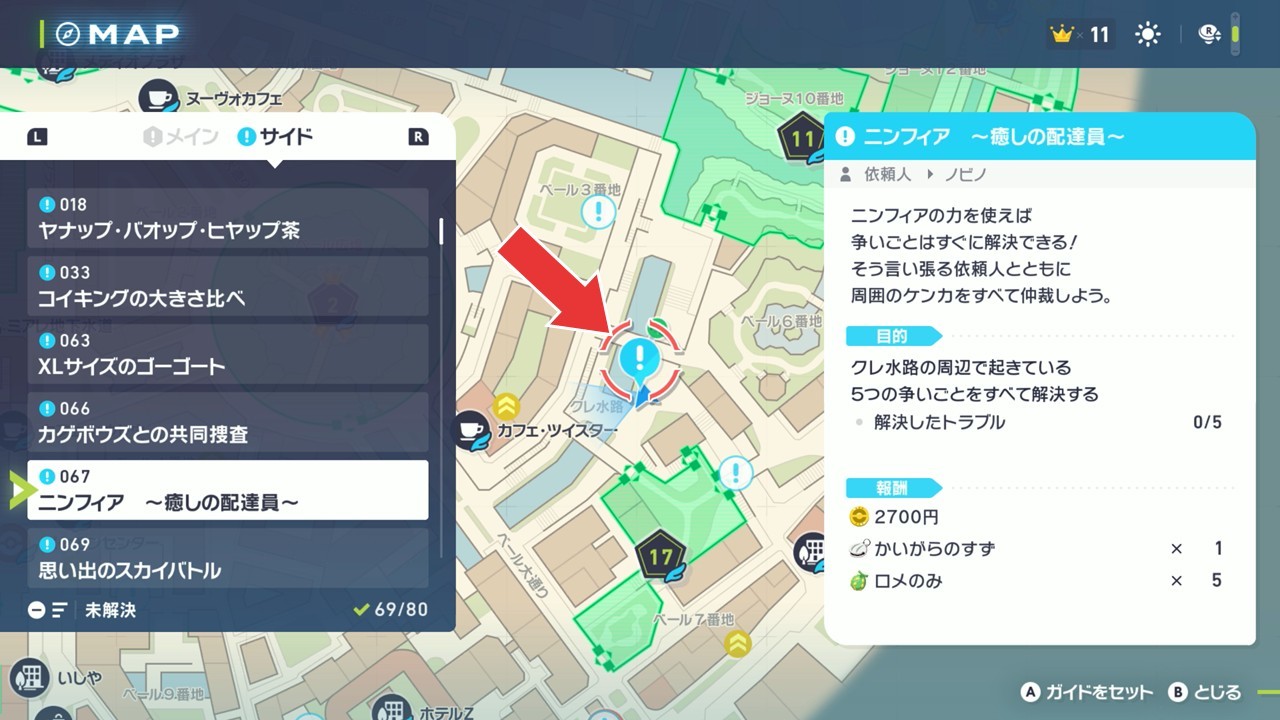1280x720 pixels.
Task: Select the ヌーヴォカフェ cafe marker
Action: 158,98
